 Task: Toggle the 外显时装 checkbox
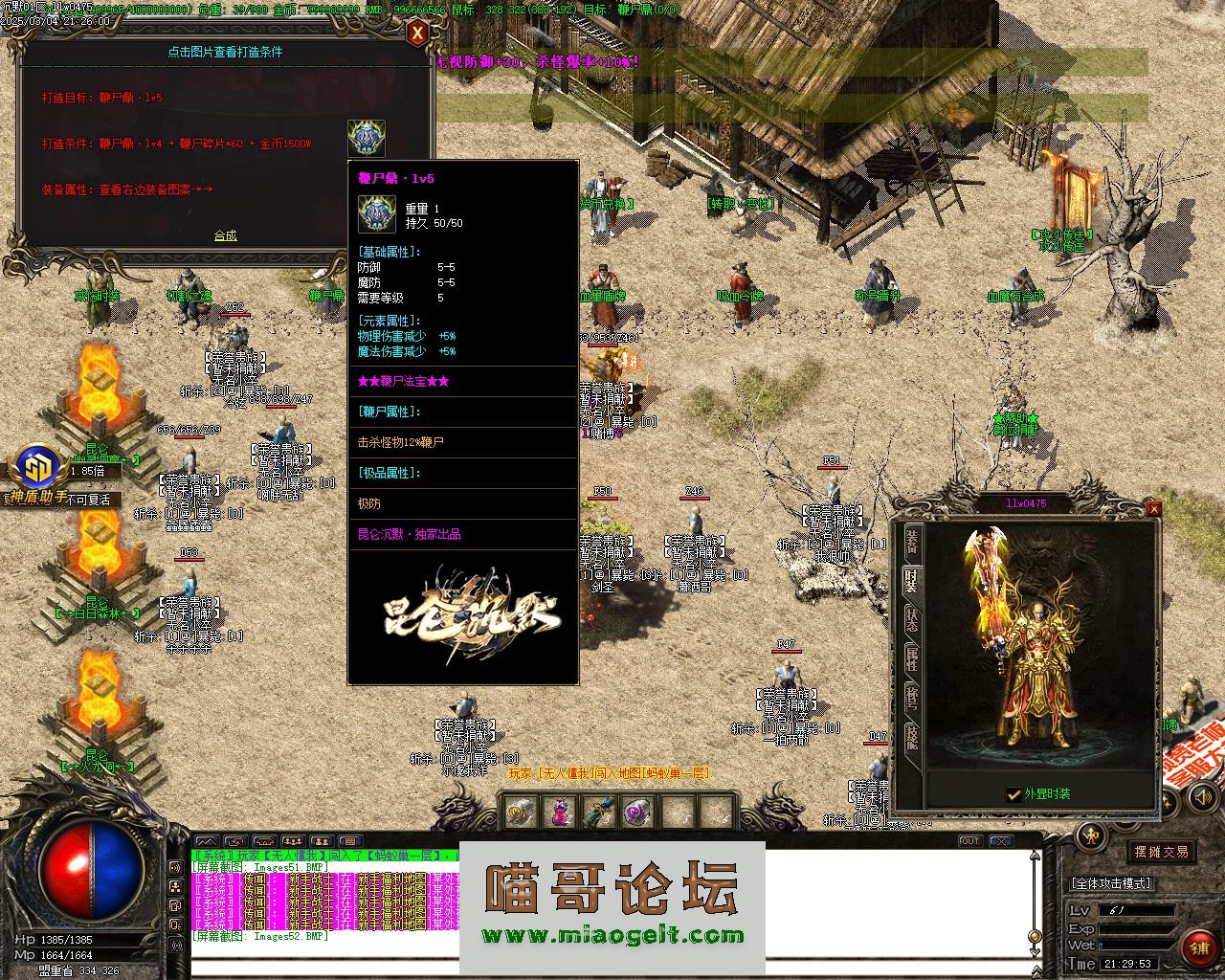point(1013,793)
